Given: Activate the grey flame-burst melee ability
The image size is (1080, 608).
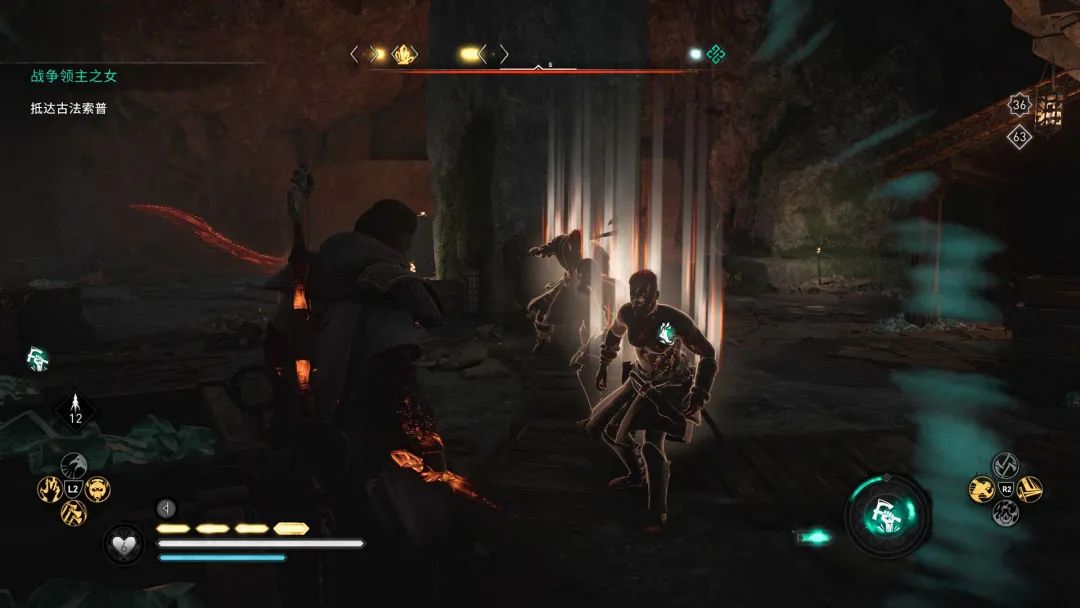Looking at the screenshot, I should click(x=1005, y=513).
